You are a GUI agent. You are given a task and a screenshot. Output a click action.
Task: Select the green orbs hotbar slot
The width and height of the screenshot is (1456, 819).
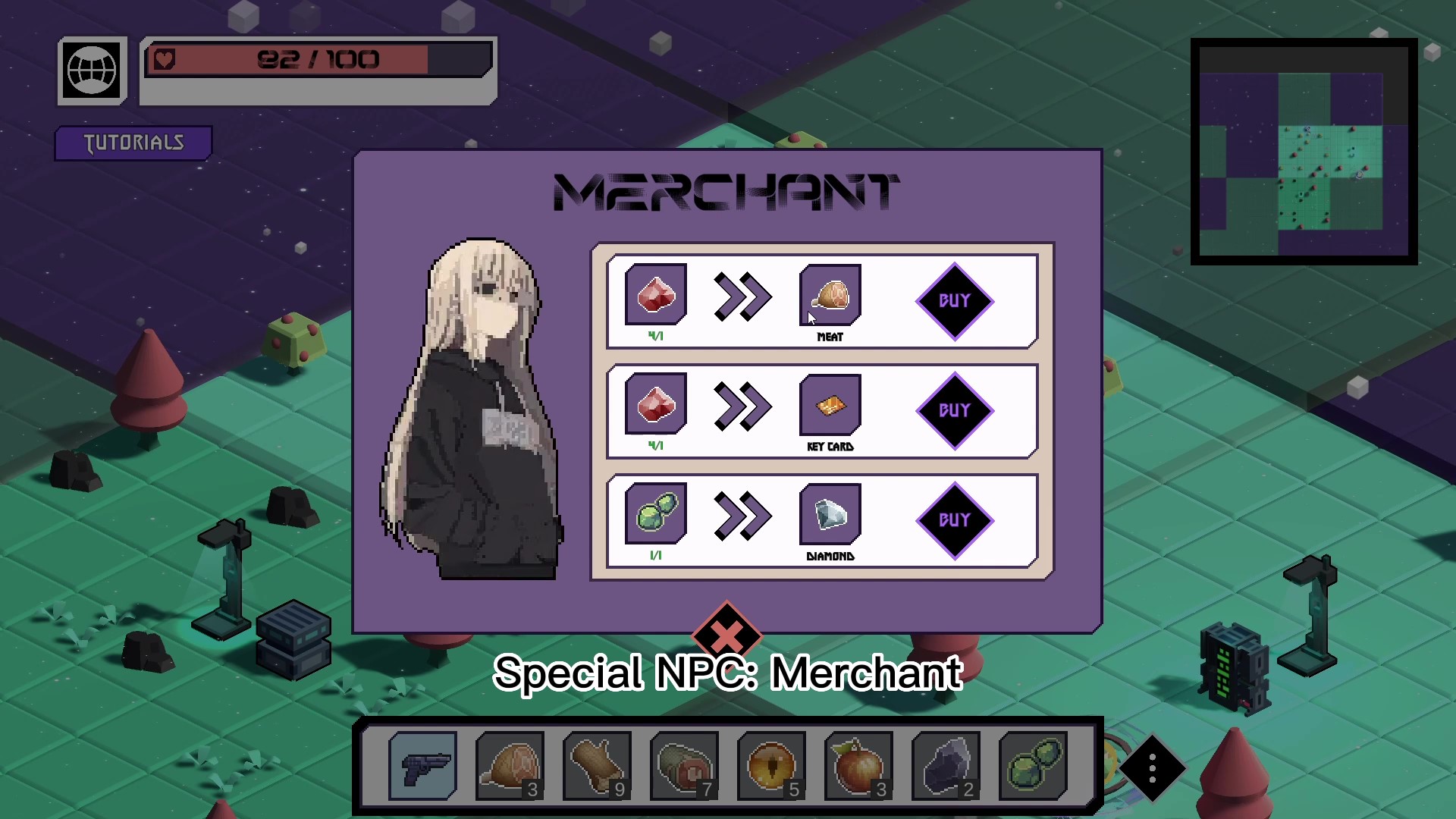click(x=1033, y=766)
